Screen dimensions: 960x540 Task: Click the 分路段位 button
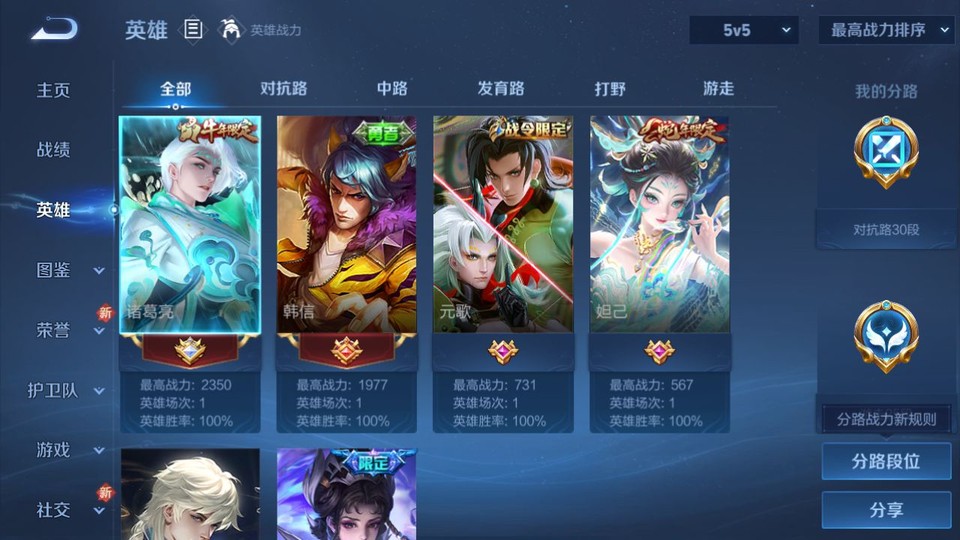point(886,462)
